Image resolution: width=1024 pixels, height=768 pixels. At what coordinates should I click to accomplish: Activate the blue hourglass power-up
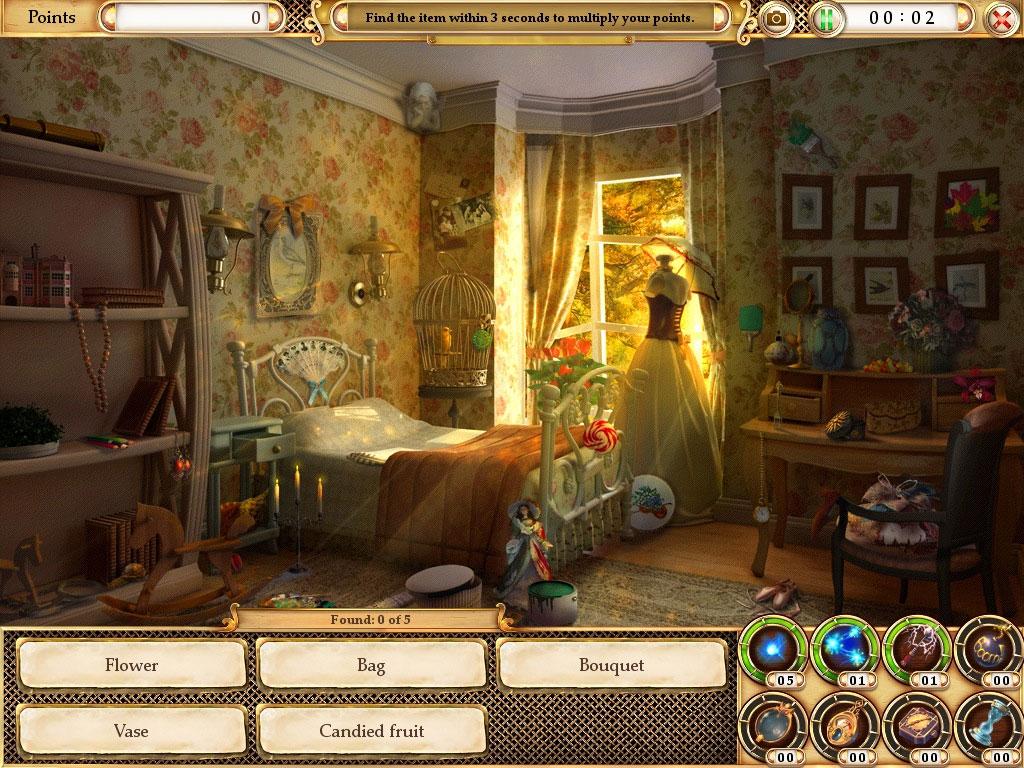click(987, 723)
